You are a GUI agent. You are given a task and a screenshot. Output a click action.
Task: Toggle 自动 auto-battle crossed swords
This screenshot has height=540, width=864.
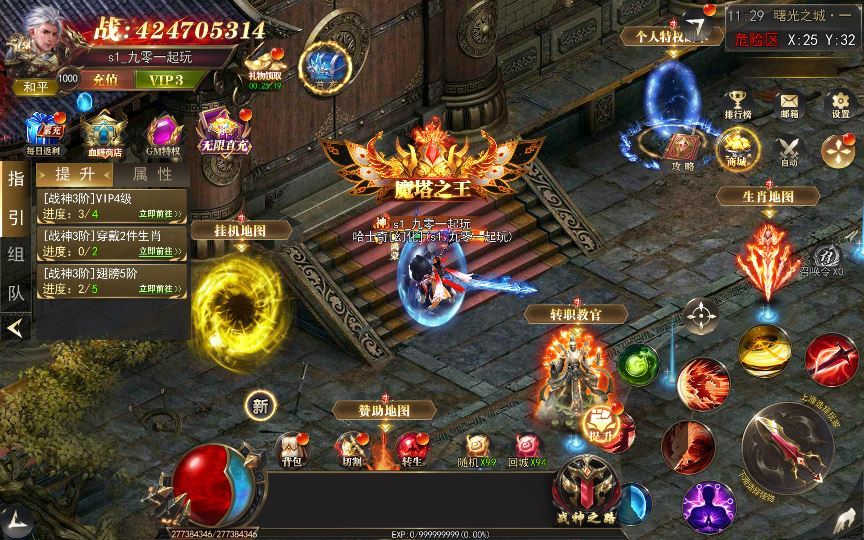click(x=789, y=151)
